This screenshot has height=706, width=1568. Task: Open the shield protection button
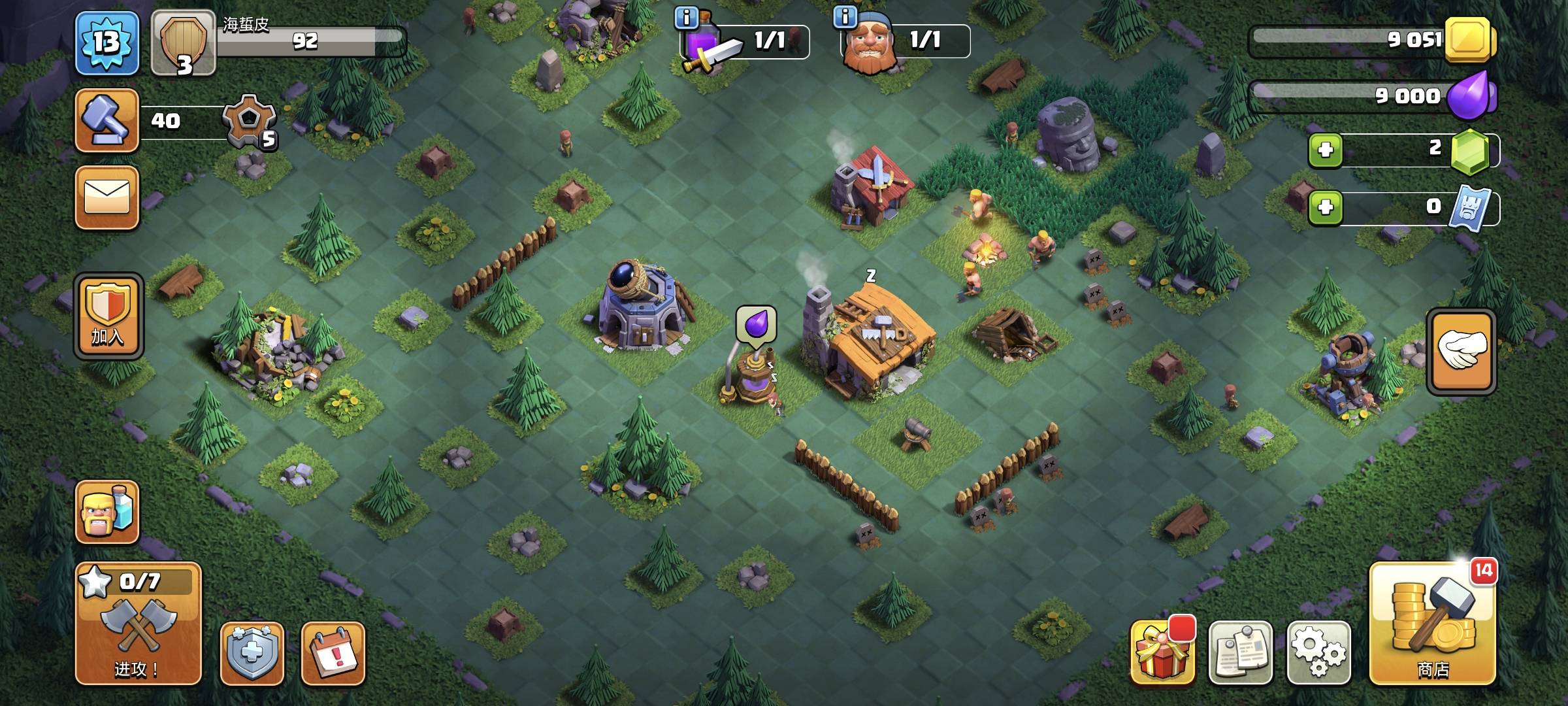(x=252, y=652)
